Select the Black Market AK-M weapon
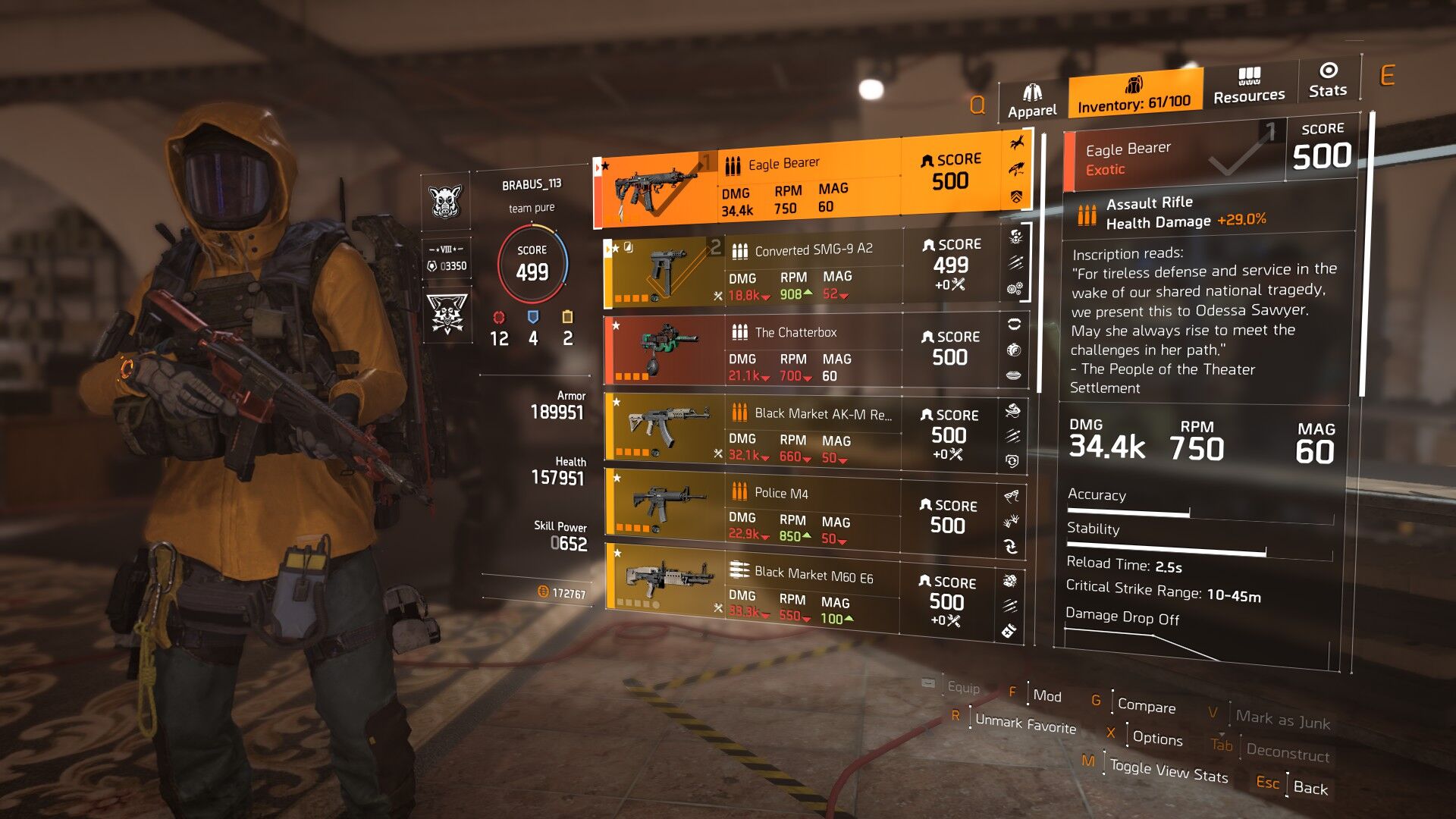This screenshot has width=1456, height=819. pos(811,433)
